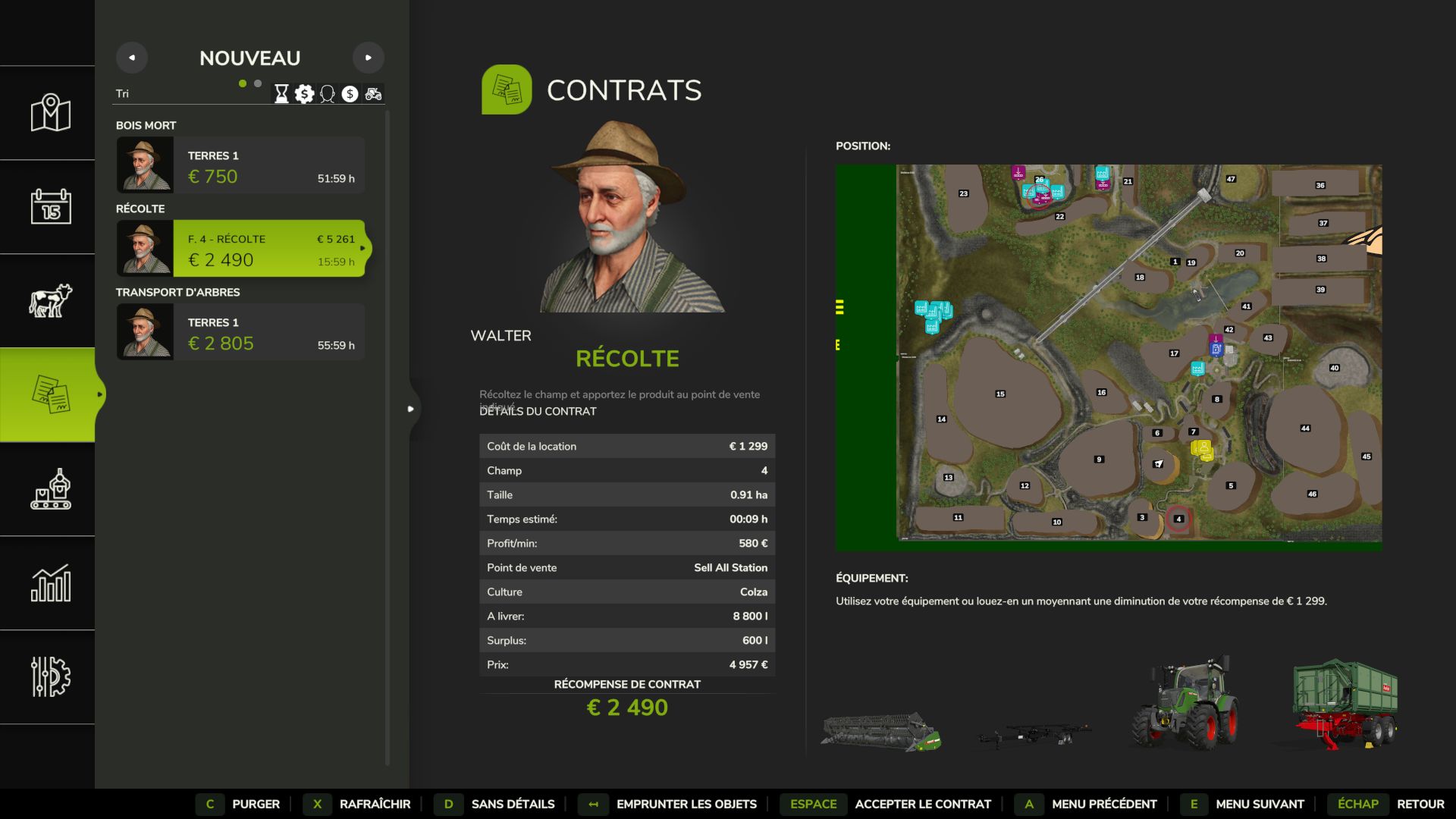Click Emprunter les objets to borrow equipment
1456x819 pixels.
point(686,804)
